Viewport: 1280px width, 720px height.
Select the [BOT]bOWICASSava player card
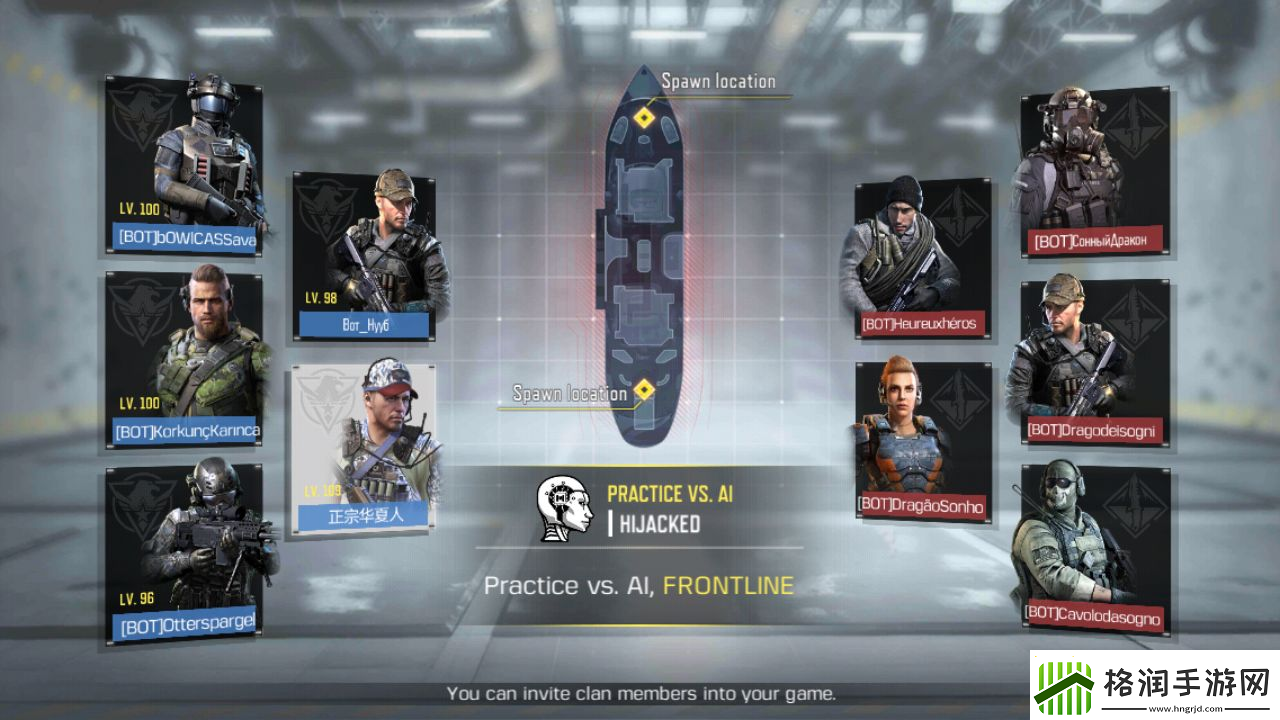coord(184,166)
